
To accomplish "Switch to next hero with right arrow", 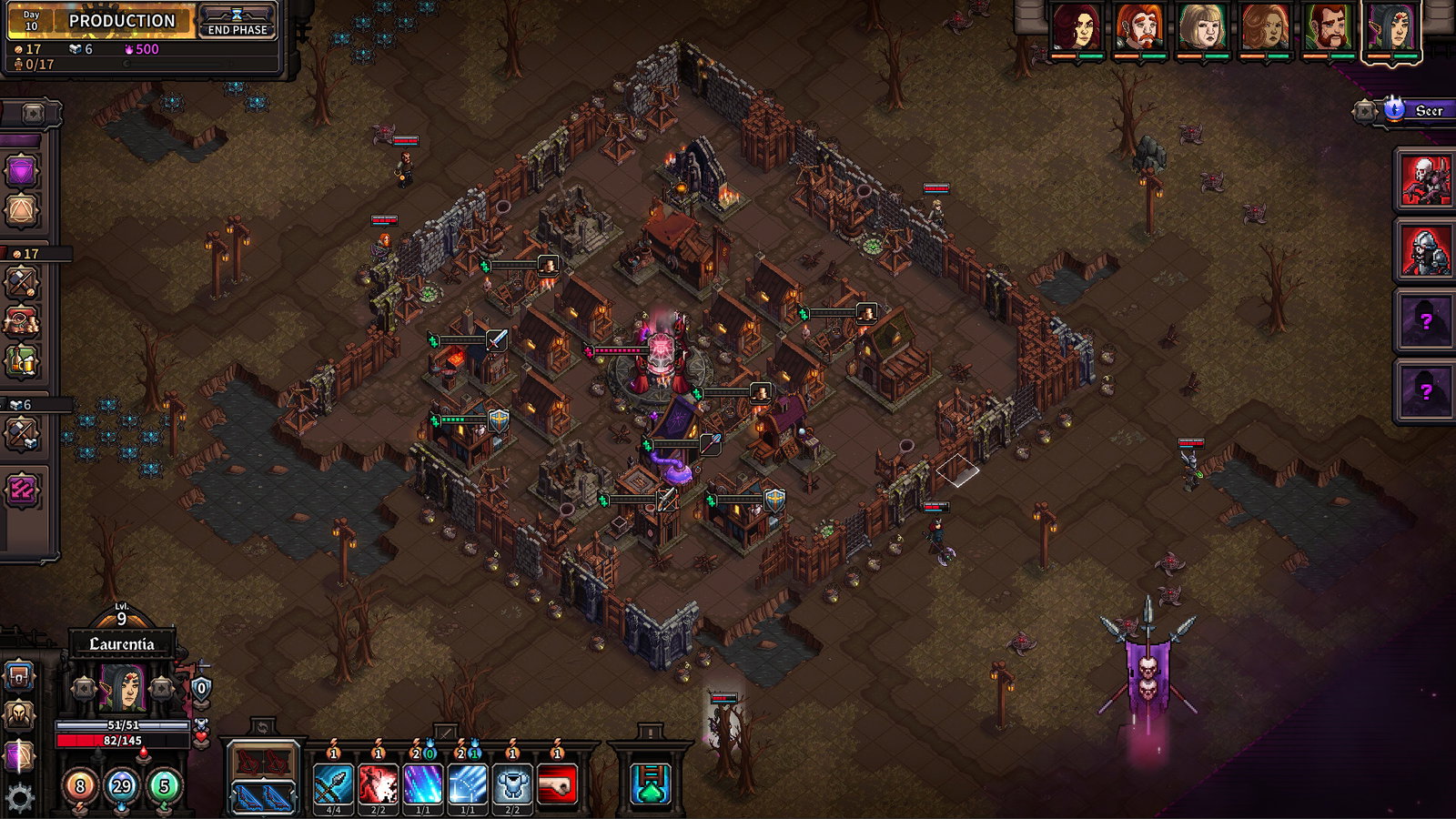I will [162, 688].
